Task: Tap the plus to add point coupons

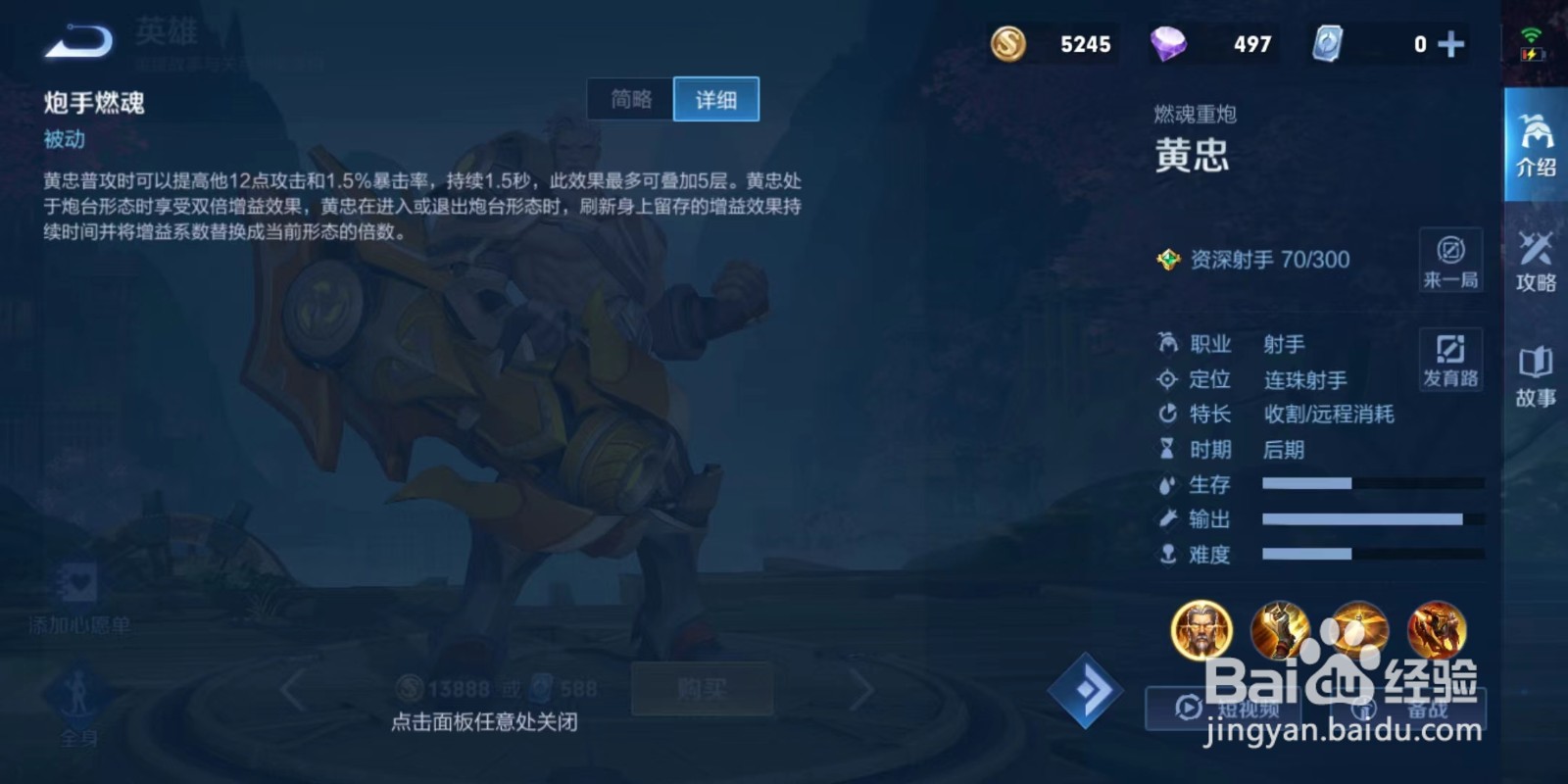Action: click(x=1452, y=43)
